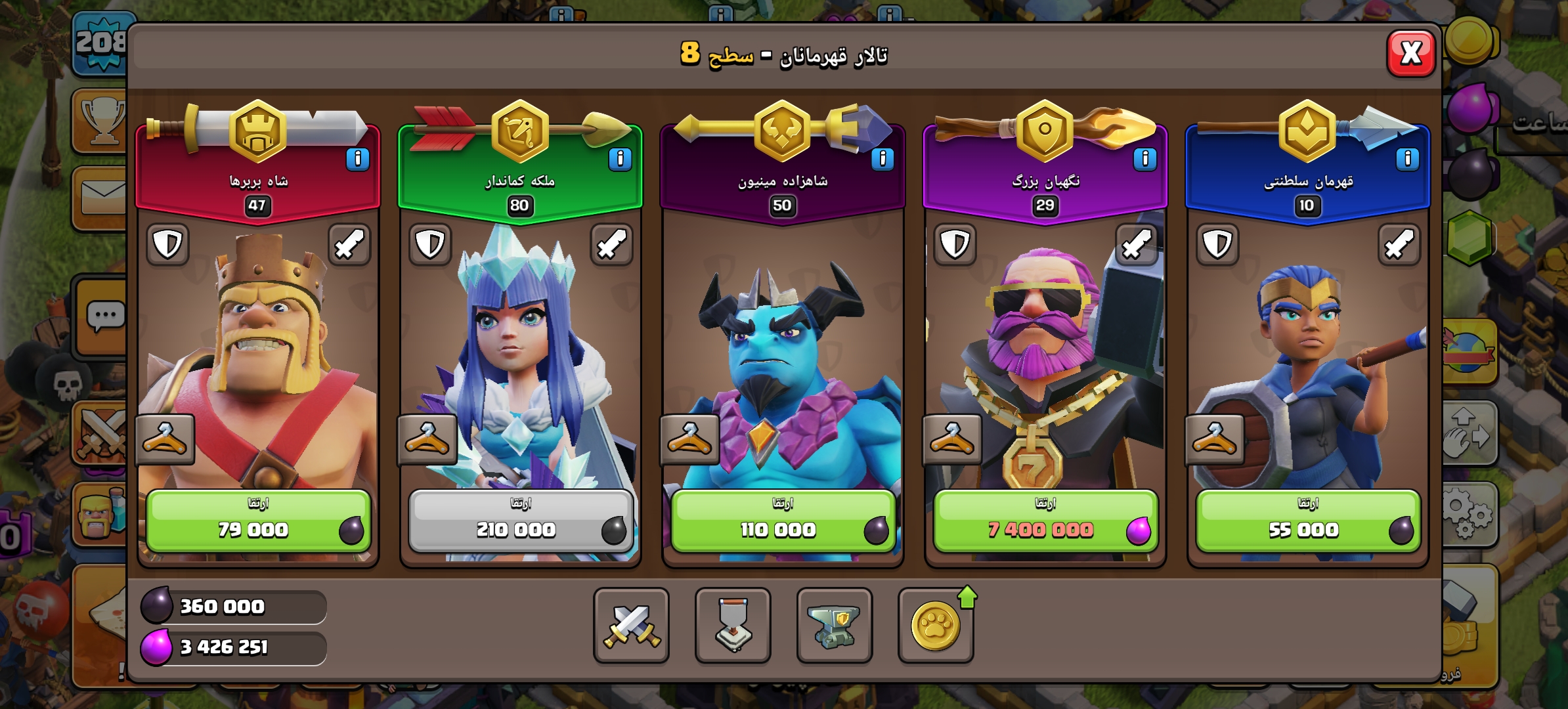This screenshot has height=709, width=1568.
Task: Open Barbarian King skin wardrobe
Action: pyautogui.click(x=165, y=439)
